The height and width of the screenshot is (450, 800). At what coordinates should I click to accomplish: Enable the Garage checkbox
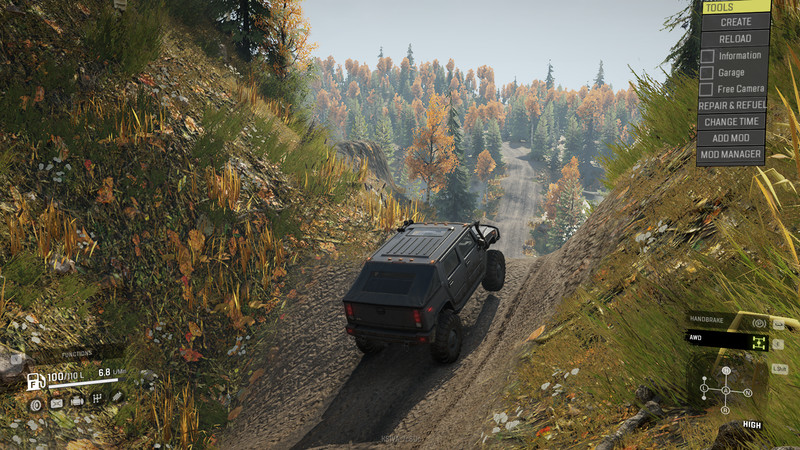click(708, 72)
